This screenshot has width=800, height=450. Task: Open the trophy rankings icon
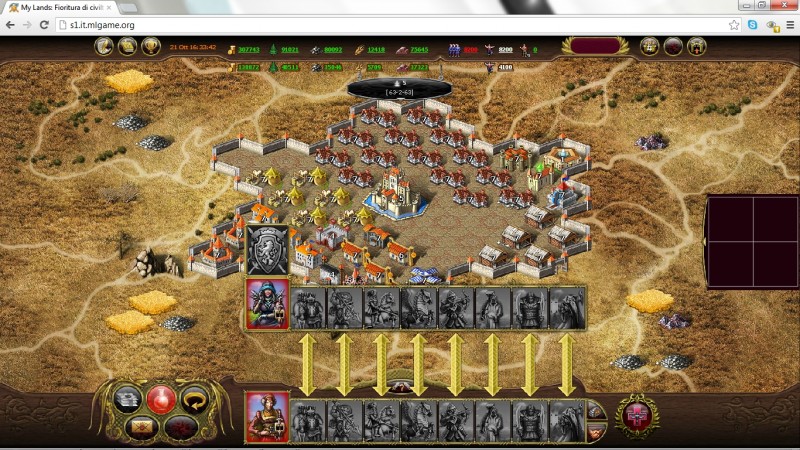(151, 46)
